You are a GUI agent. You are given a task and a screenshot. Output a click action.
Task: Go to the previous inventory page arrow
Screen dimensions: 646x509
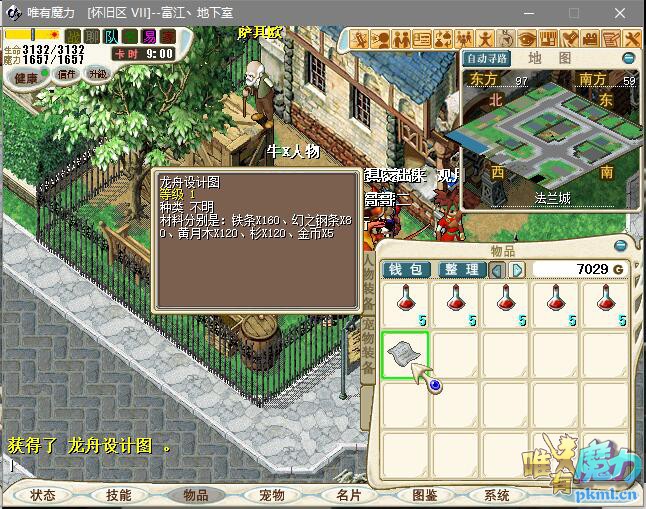pyautogui.click(x=498, y=269)
